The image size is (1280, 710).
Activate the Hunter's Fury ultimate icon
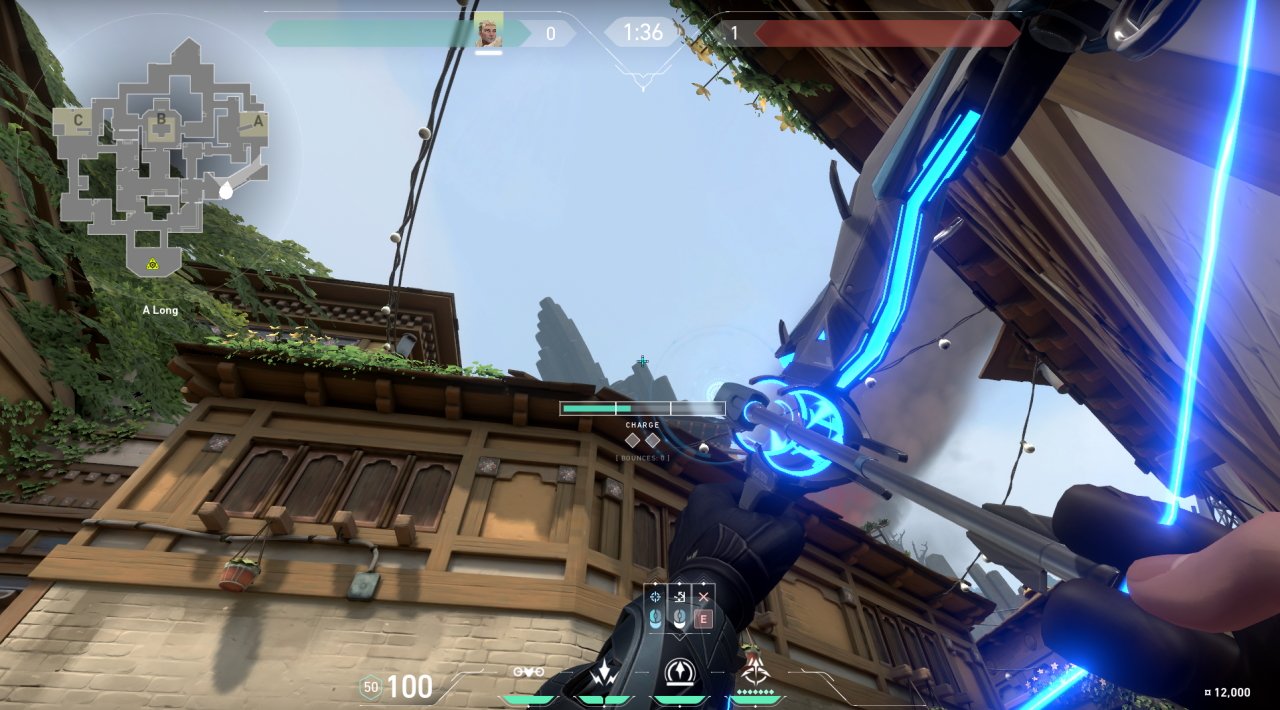(756, 672)
